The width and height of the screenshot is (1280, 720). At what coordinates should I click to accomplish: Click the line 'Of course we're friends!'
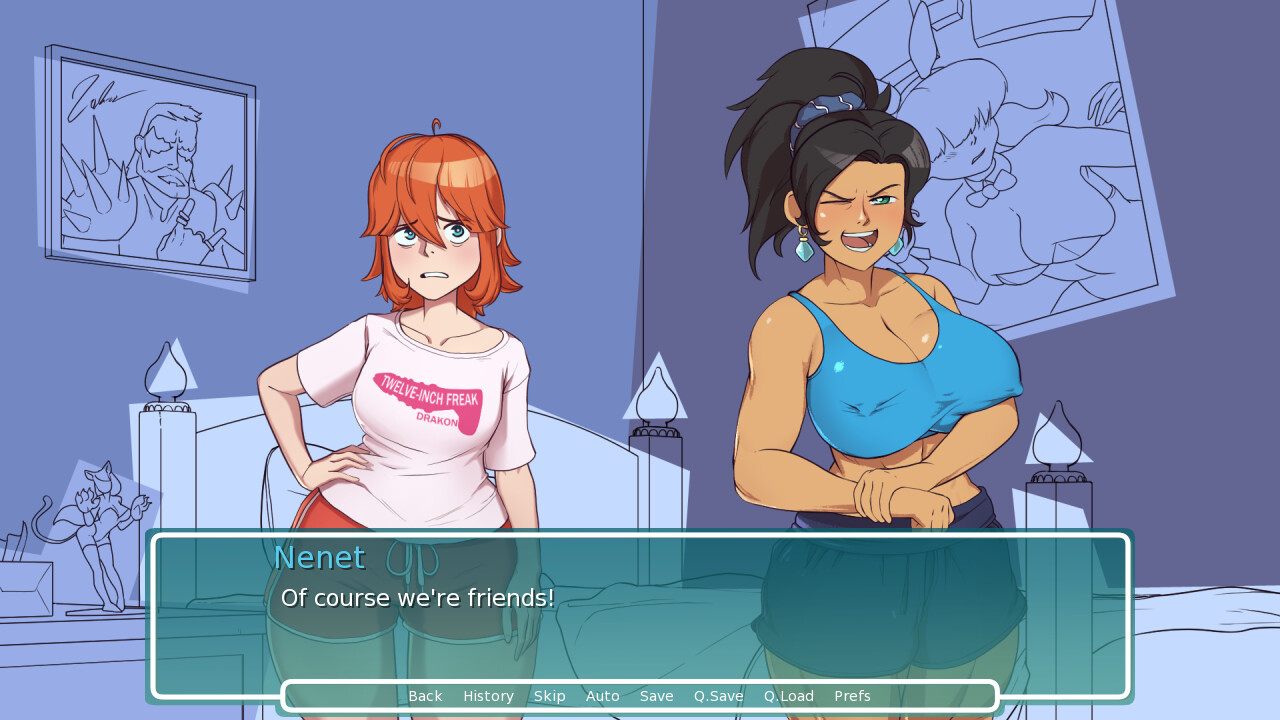[x=420, y=597]
